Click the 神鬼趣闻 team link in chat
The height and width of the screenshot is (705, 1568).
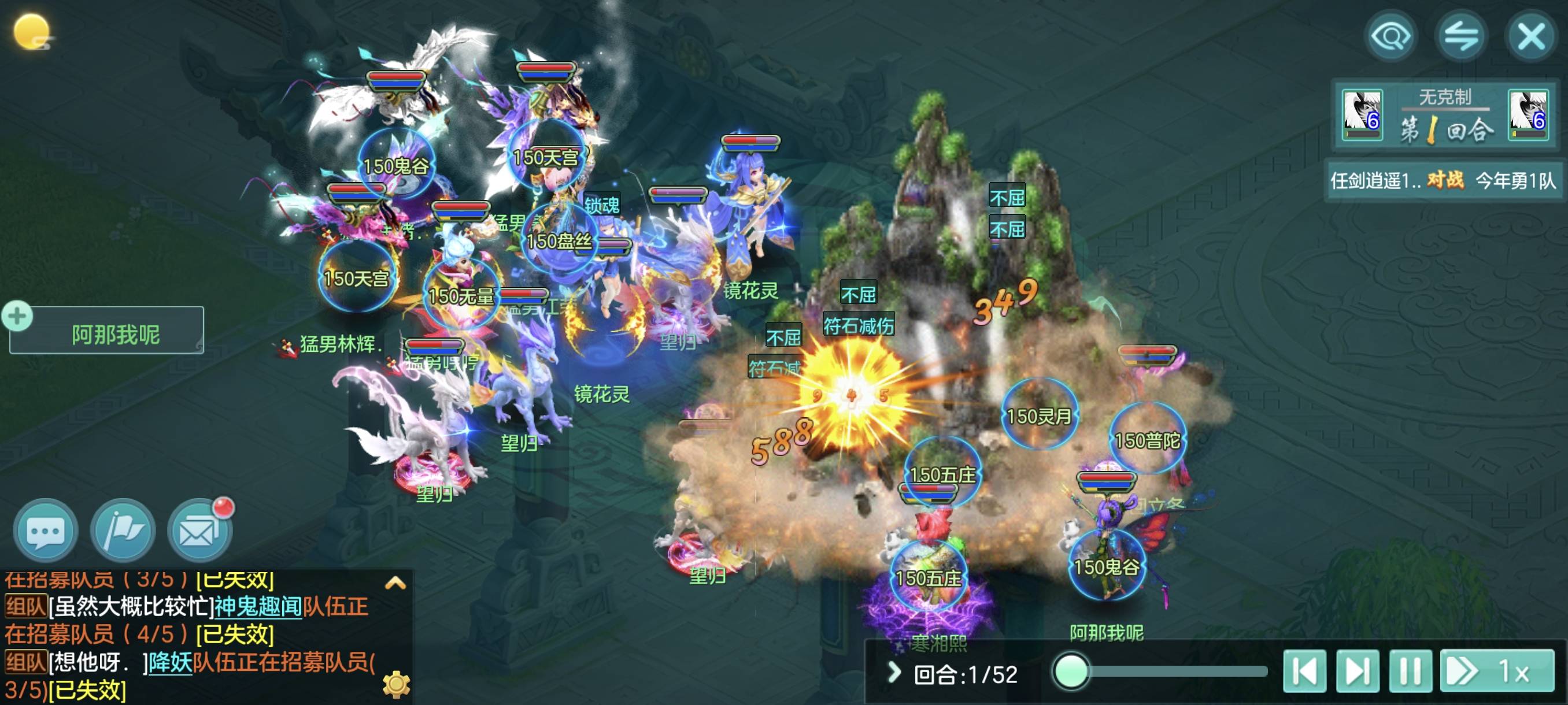point(257,606)
